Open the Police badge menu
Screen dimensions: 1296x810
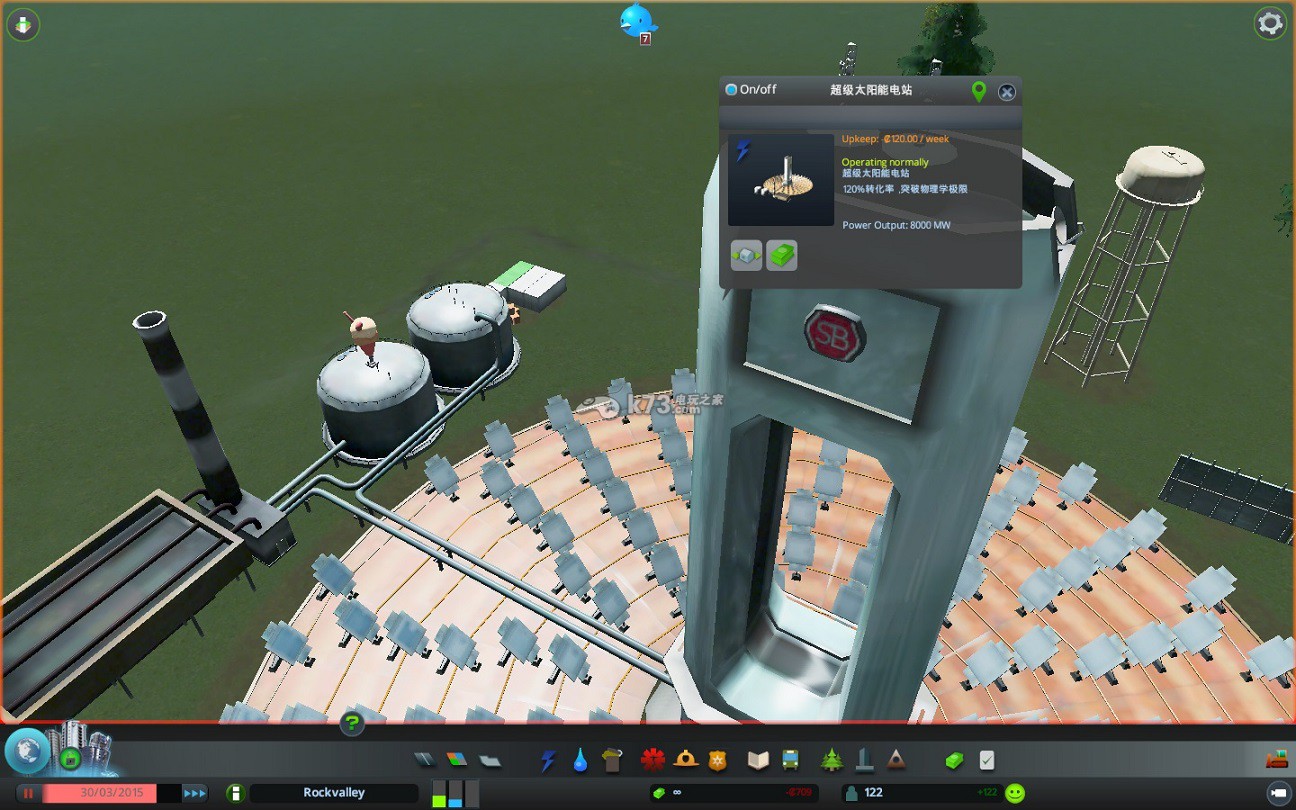717,760
